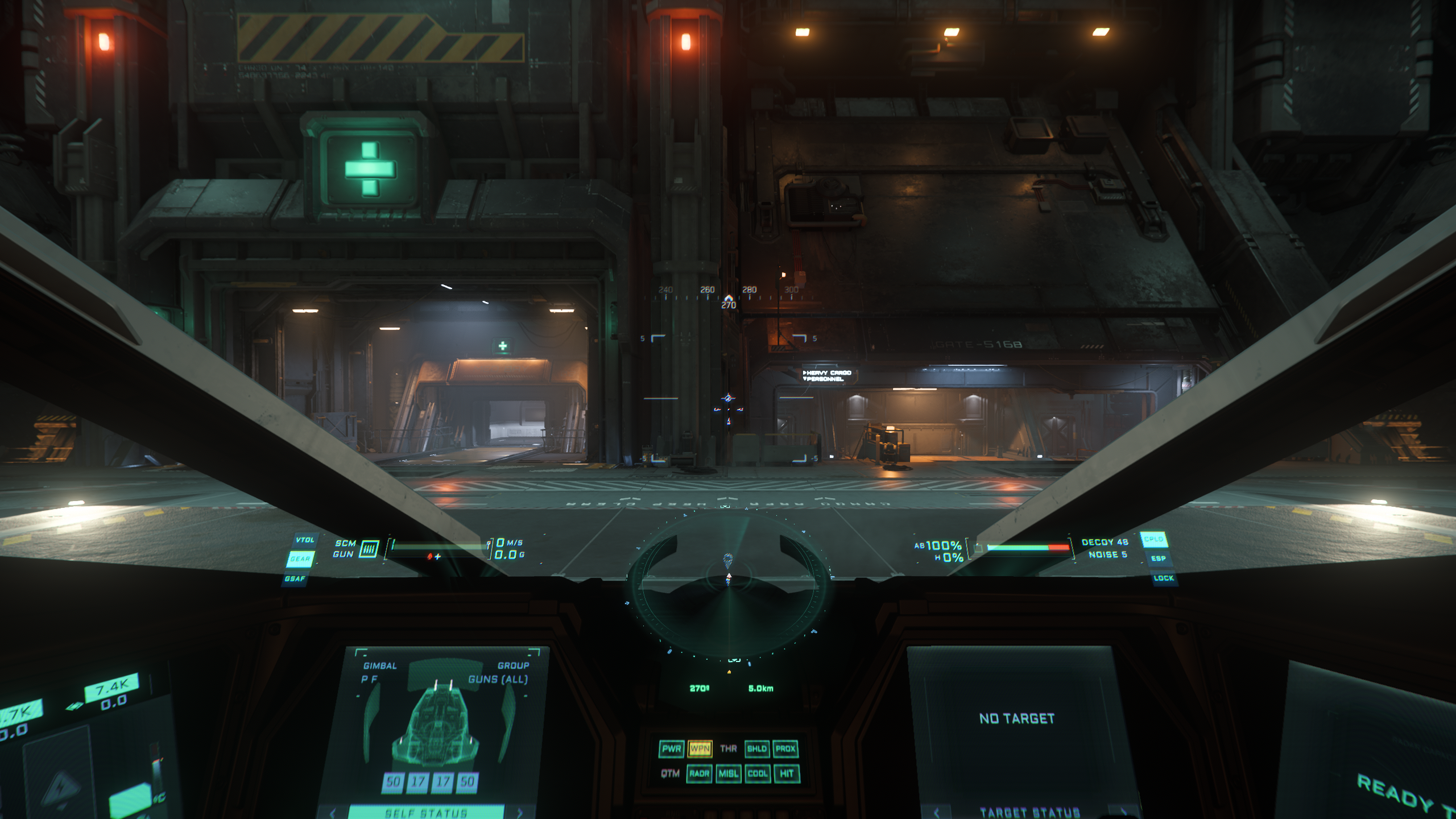
Task: Toggle the SHLD shields button
Action: pos(756,748)
